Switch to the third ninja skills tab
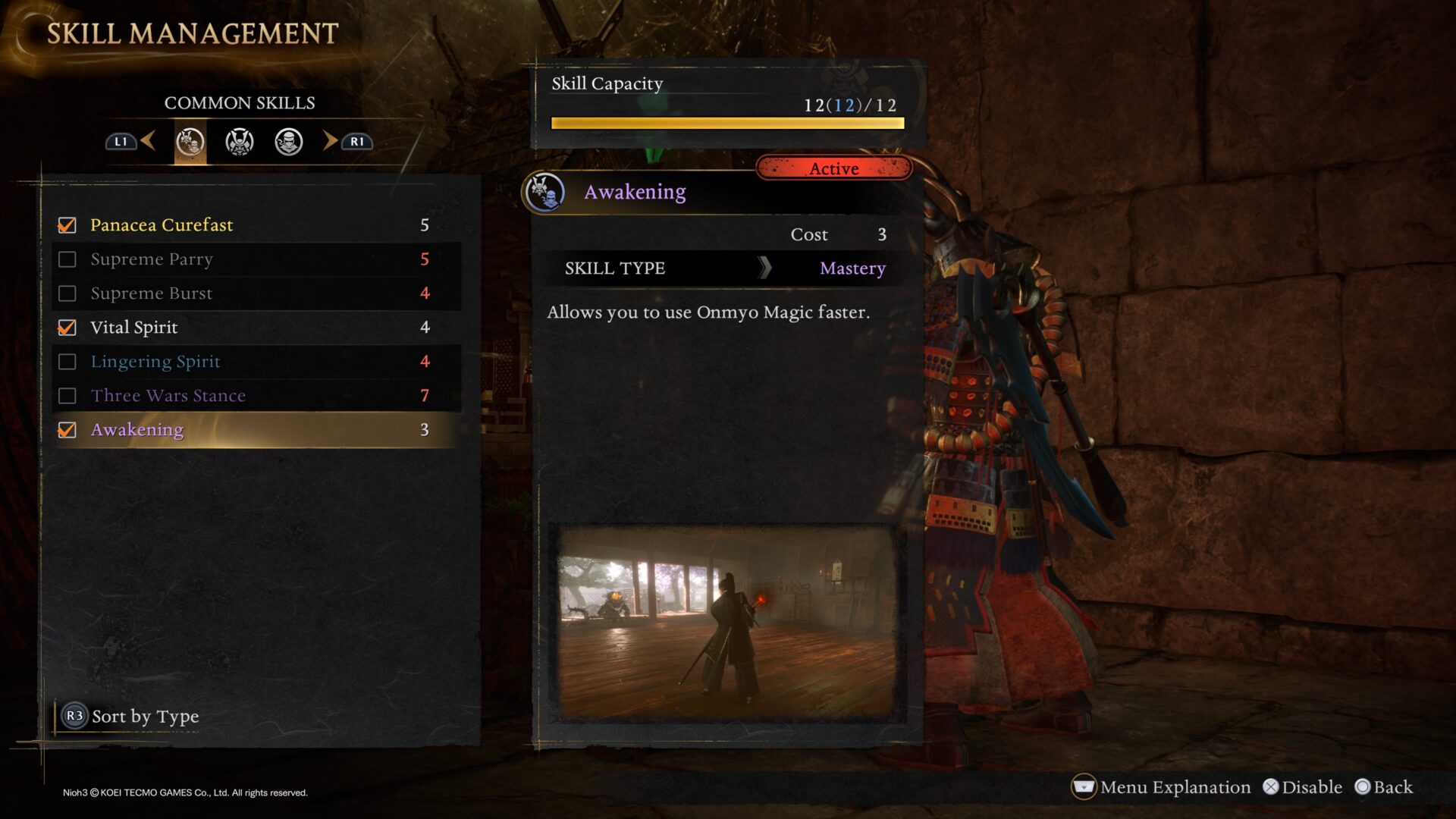 [289, 142]
